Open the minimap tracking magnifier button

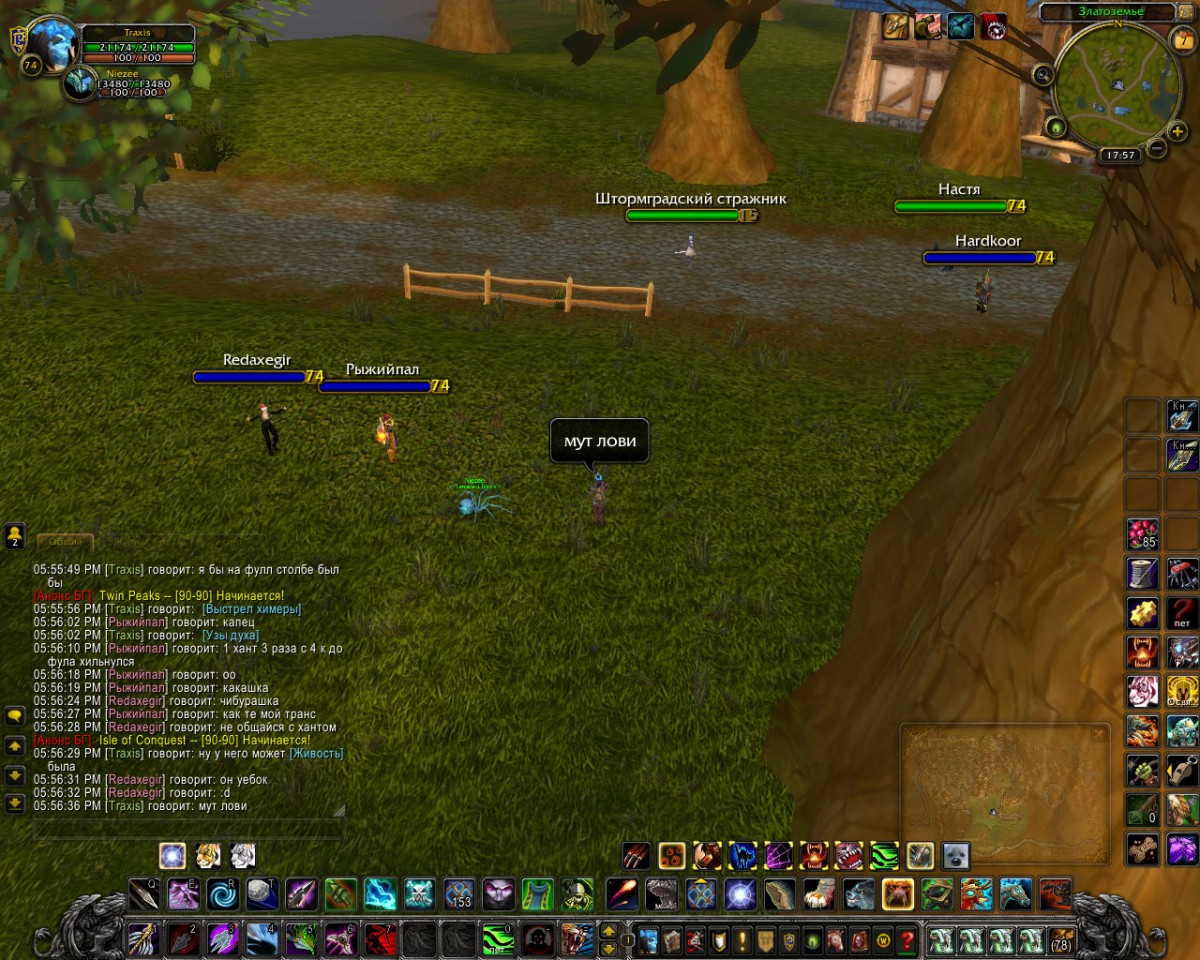tap(1043, 74)
